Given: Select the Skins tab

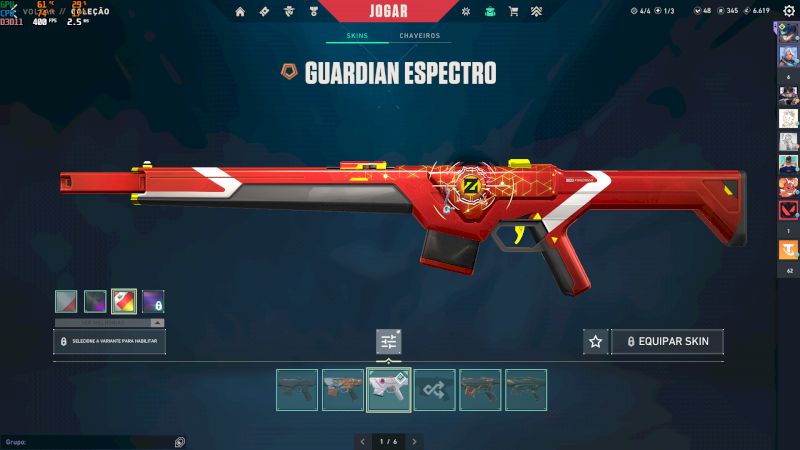Looking at the screenshot, I should (x=357, y=36).
